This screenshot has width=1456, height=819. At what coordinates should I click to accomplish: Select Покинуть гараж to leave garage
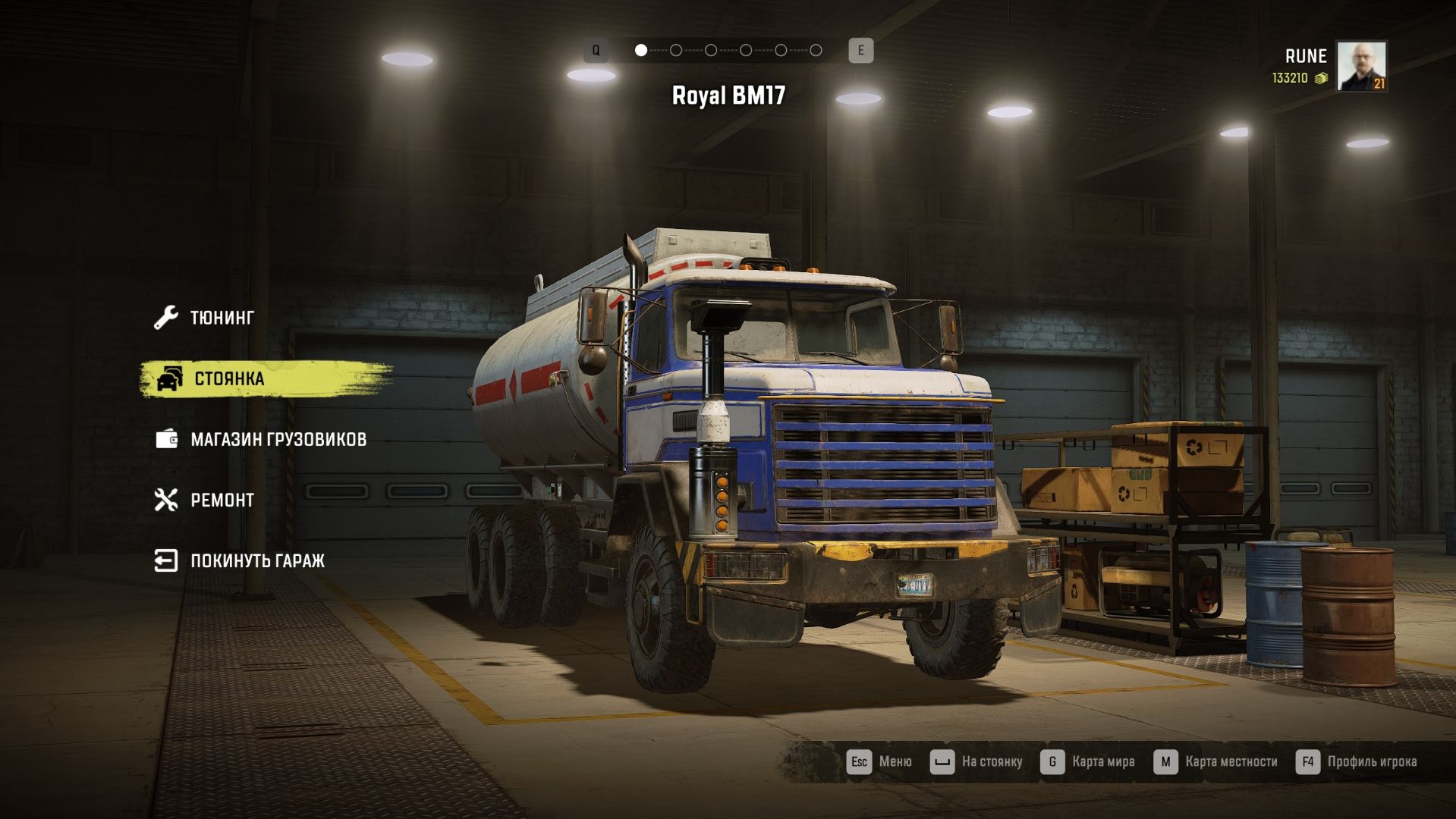(256, 560)
